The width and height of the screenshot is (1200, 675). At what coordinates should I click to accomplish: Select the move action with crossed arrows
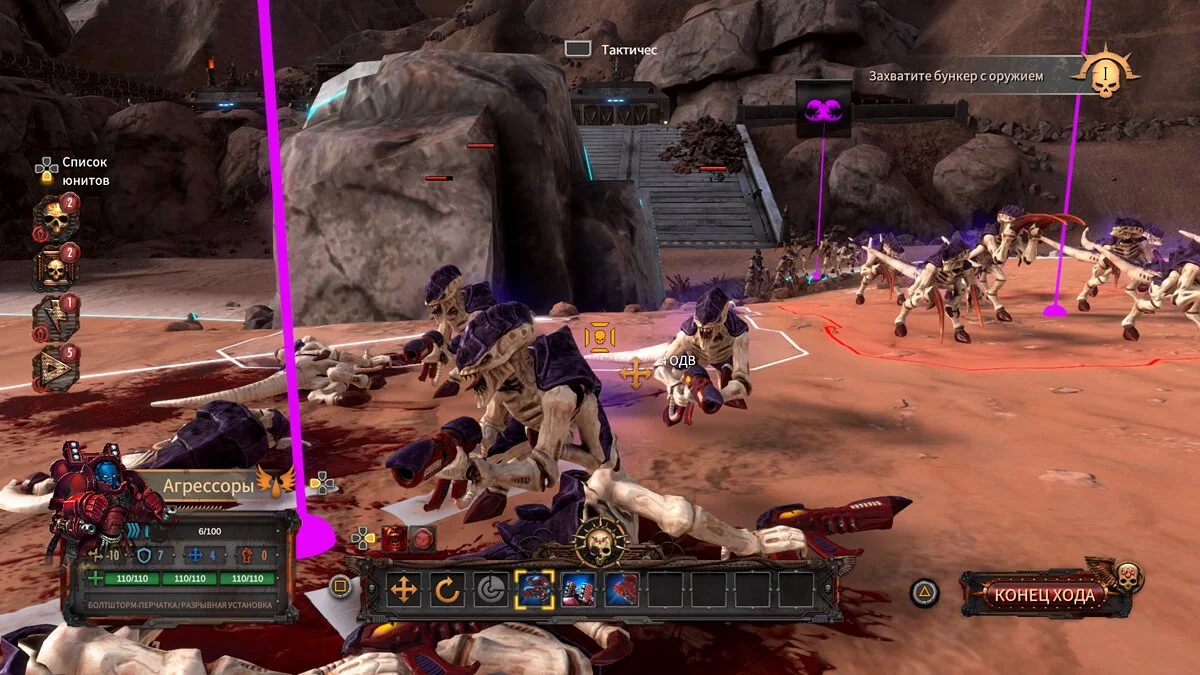pos(404,590)
